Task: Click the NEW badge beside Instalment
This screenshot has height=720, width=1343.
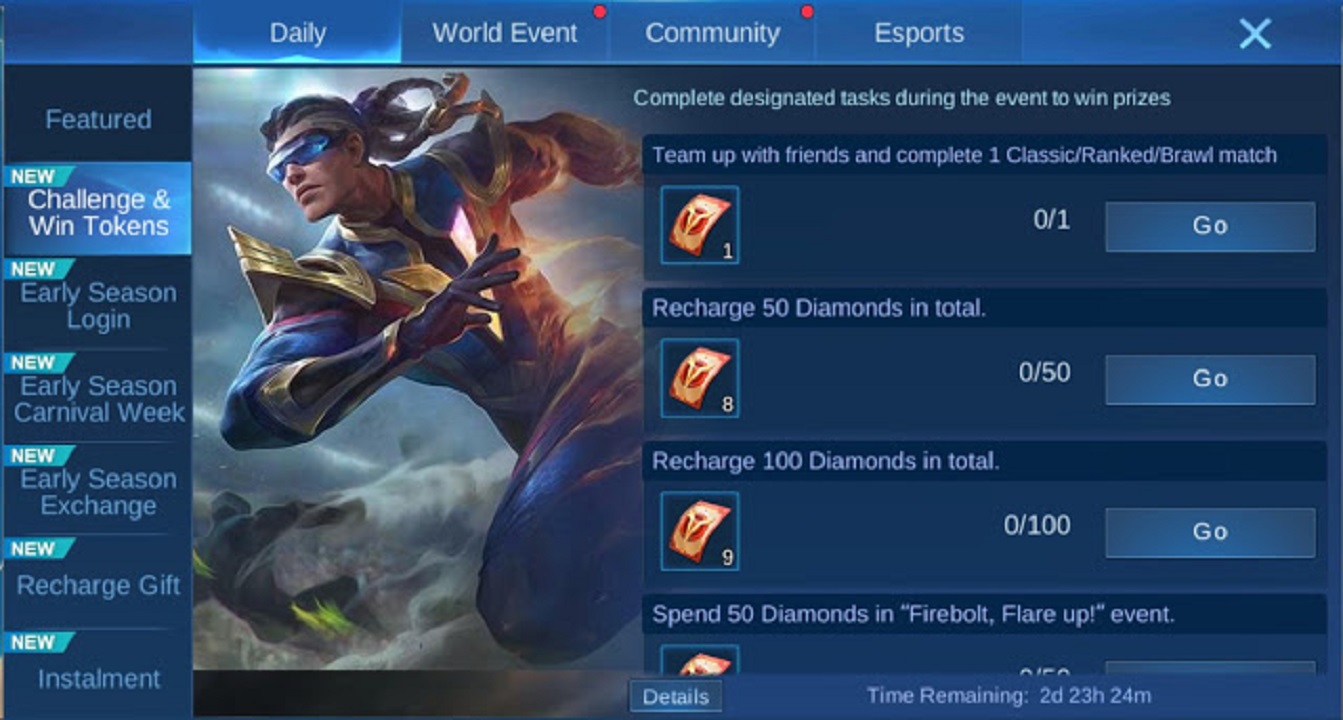Action: (x=38, y=641)
